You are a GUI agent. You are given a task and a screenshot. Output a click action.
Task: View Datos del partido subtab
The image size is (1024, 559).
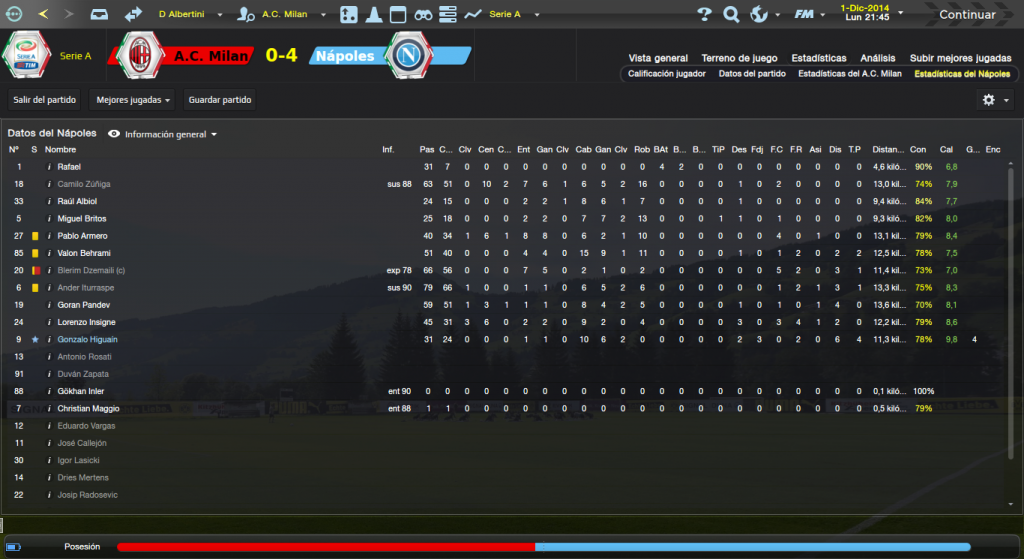point(753,74)
